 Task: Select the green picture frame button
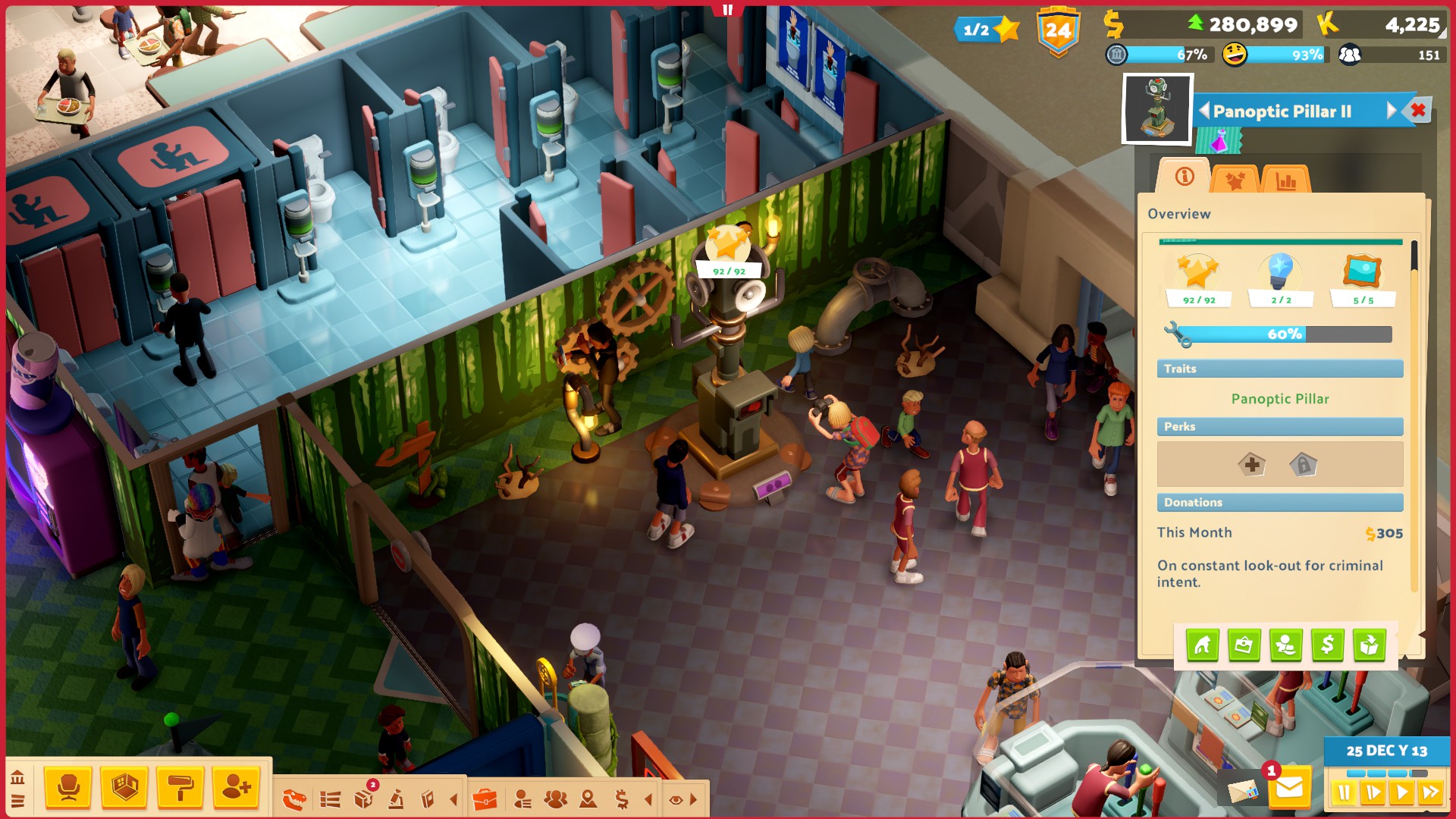tap(1244, 645)
